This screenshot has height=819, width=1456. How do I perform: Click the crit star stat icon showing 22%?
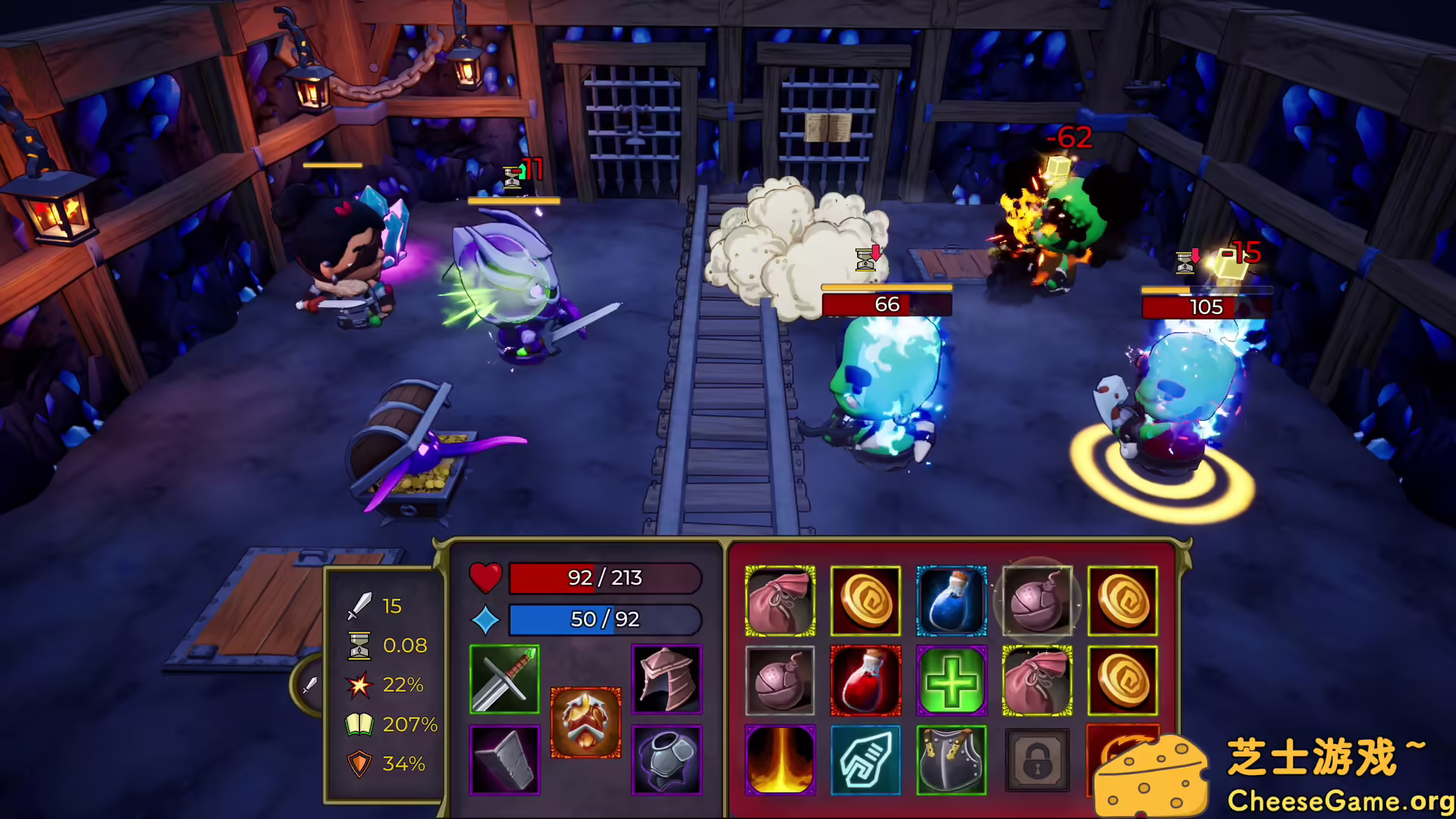[359, 685]
